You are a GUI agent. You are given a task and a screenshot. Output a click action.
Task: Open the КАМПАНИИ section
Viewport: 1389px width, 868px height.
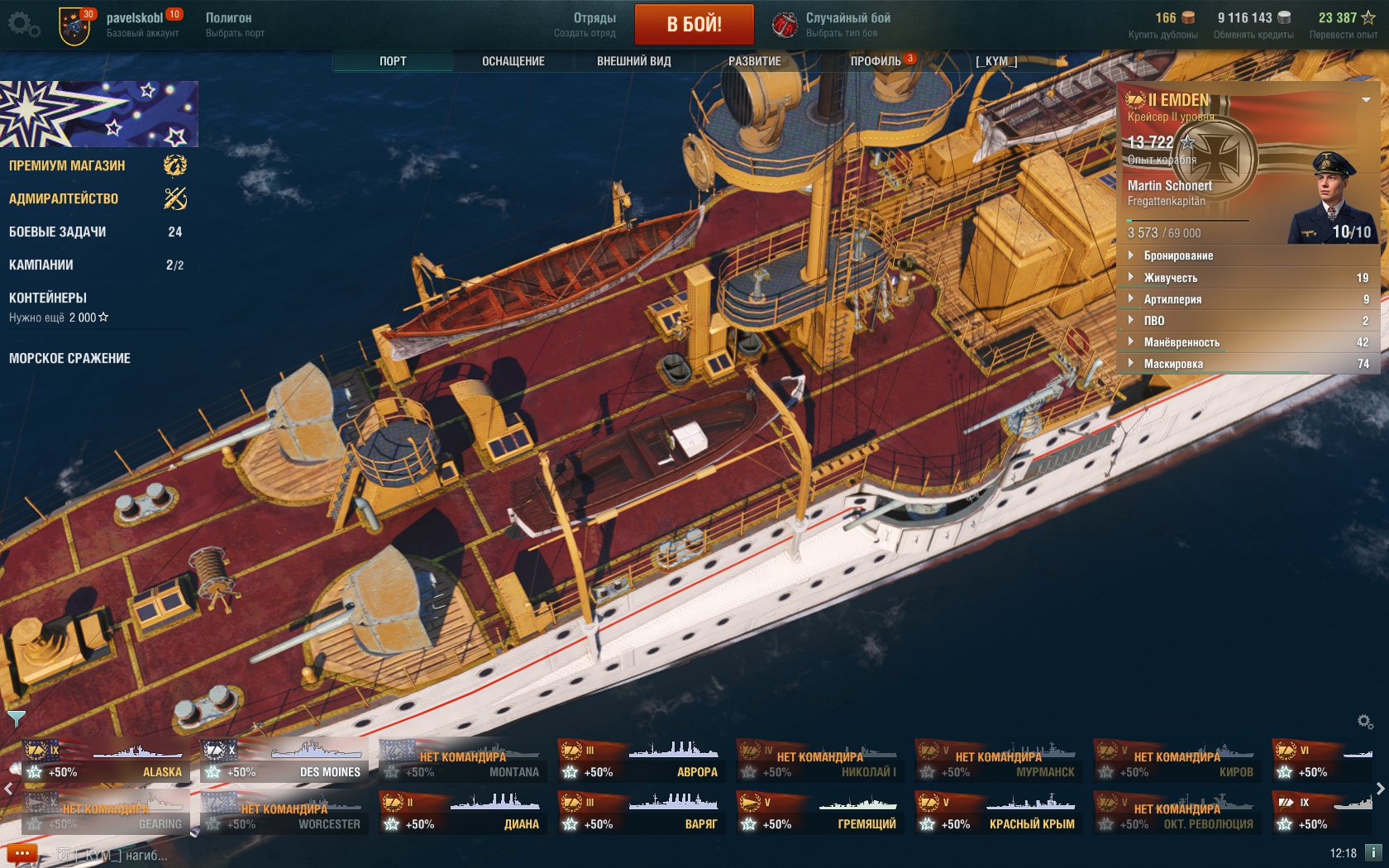pyautogui.click(x=41, y=265)
